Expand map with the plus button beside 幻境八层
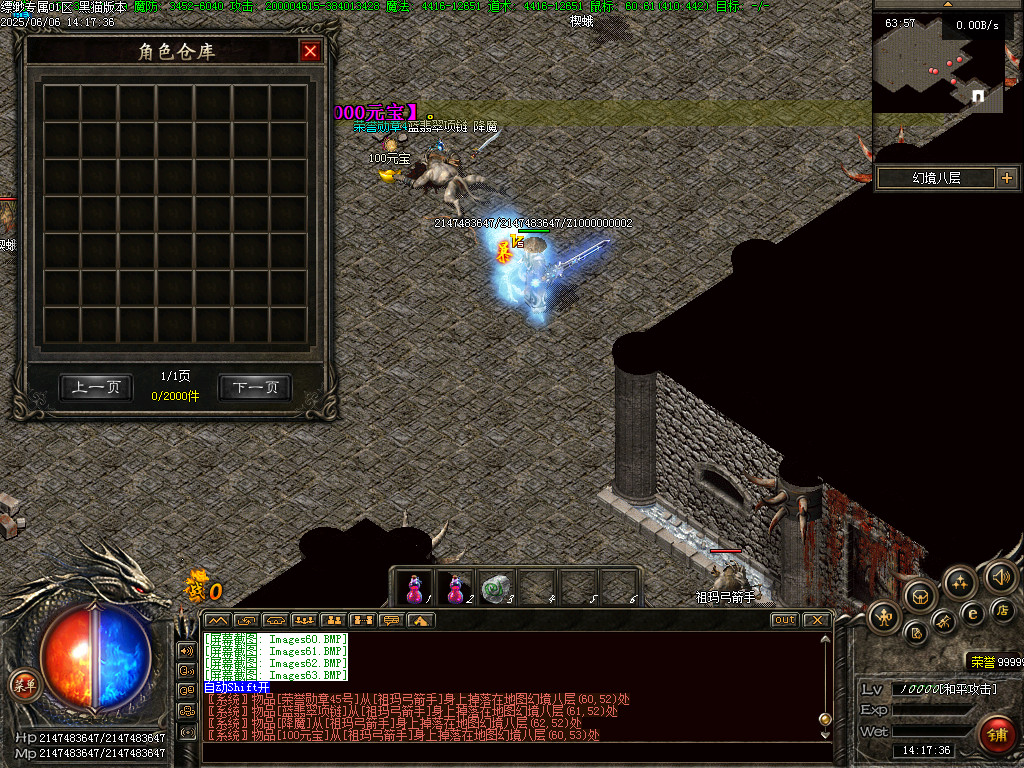 pyautogui.click(x=1006, y=178)
